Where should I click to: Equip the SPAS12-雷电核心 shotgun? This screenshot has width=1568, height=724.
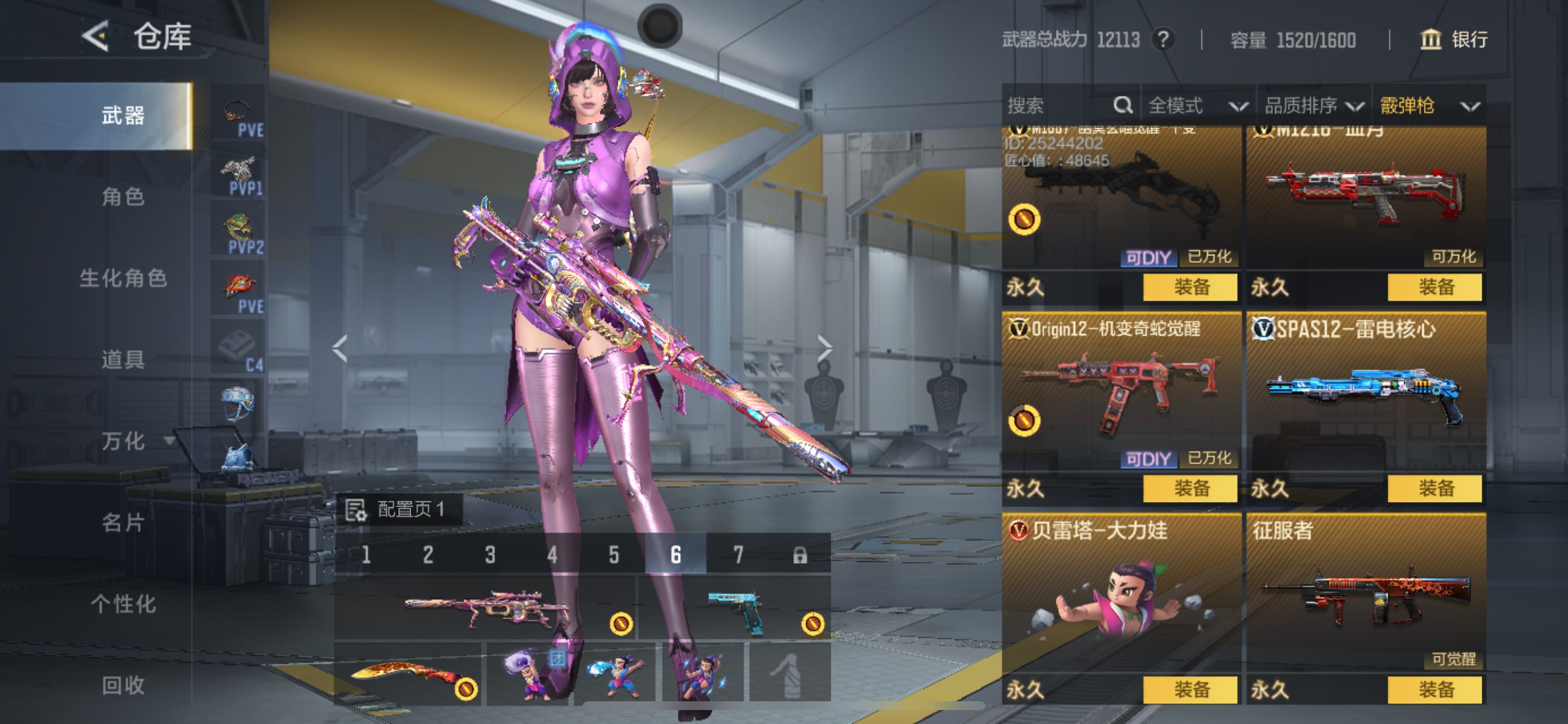(1434, 488)
